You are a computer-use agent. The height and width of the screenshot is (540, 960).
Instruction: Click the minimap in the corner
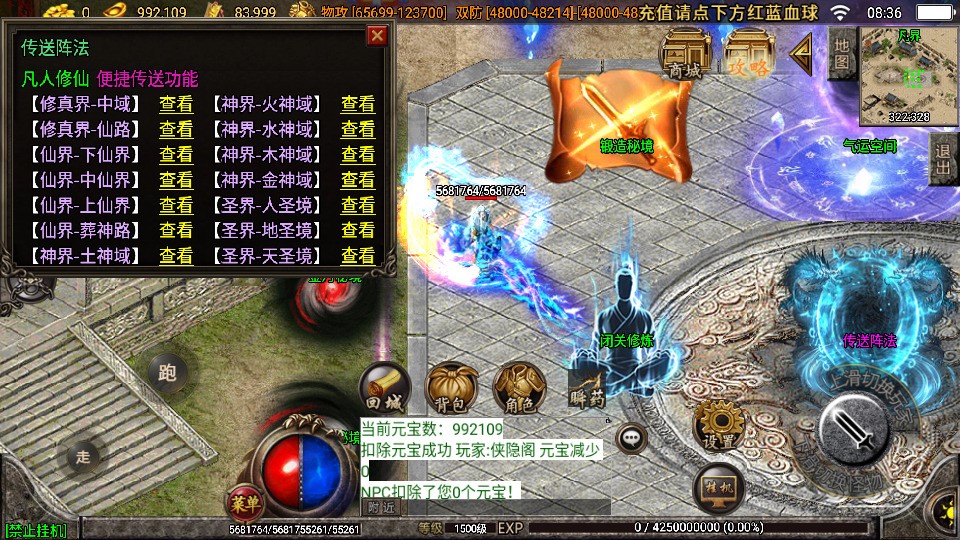(x=907, y=72)
